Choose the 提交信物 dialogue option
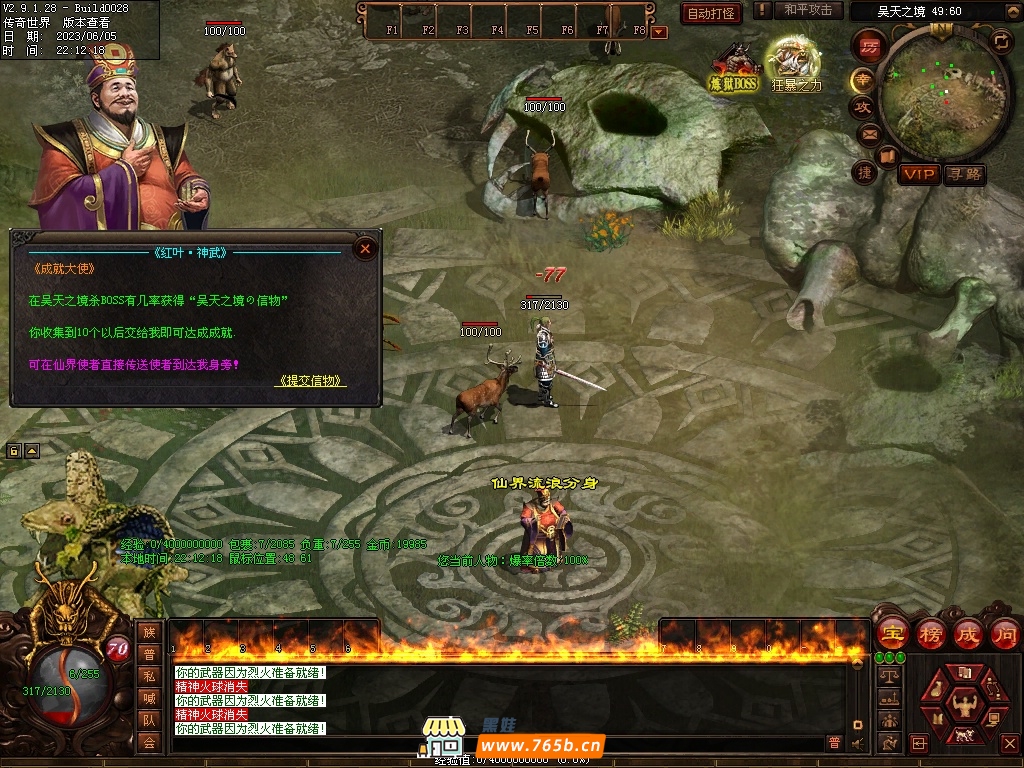 click(x=311, y=381)
